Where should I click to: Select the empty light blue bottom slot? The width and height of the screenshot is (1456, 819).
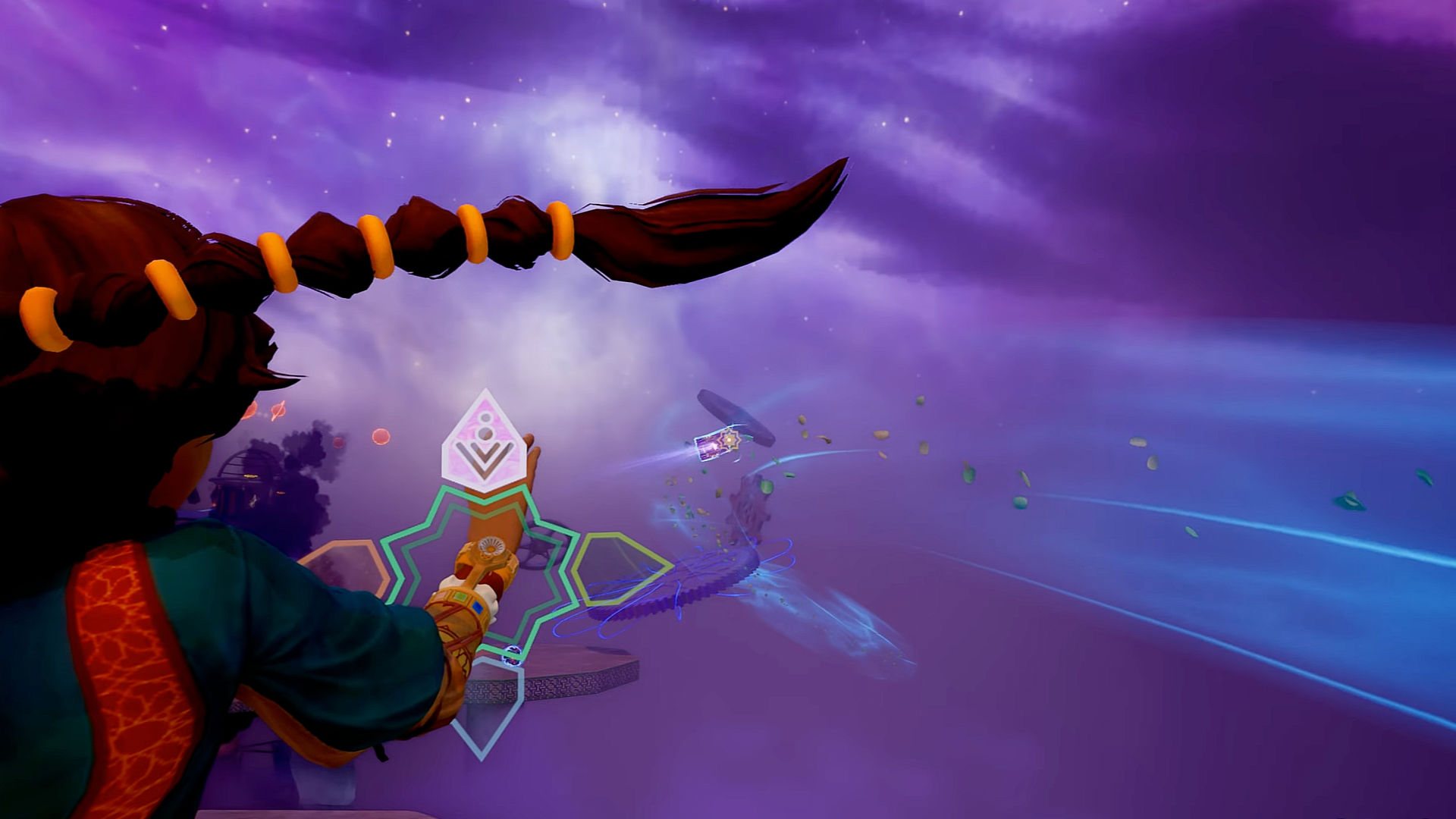point(487,707)
